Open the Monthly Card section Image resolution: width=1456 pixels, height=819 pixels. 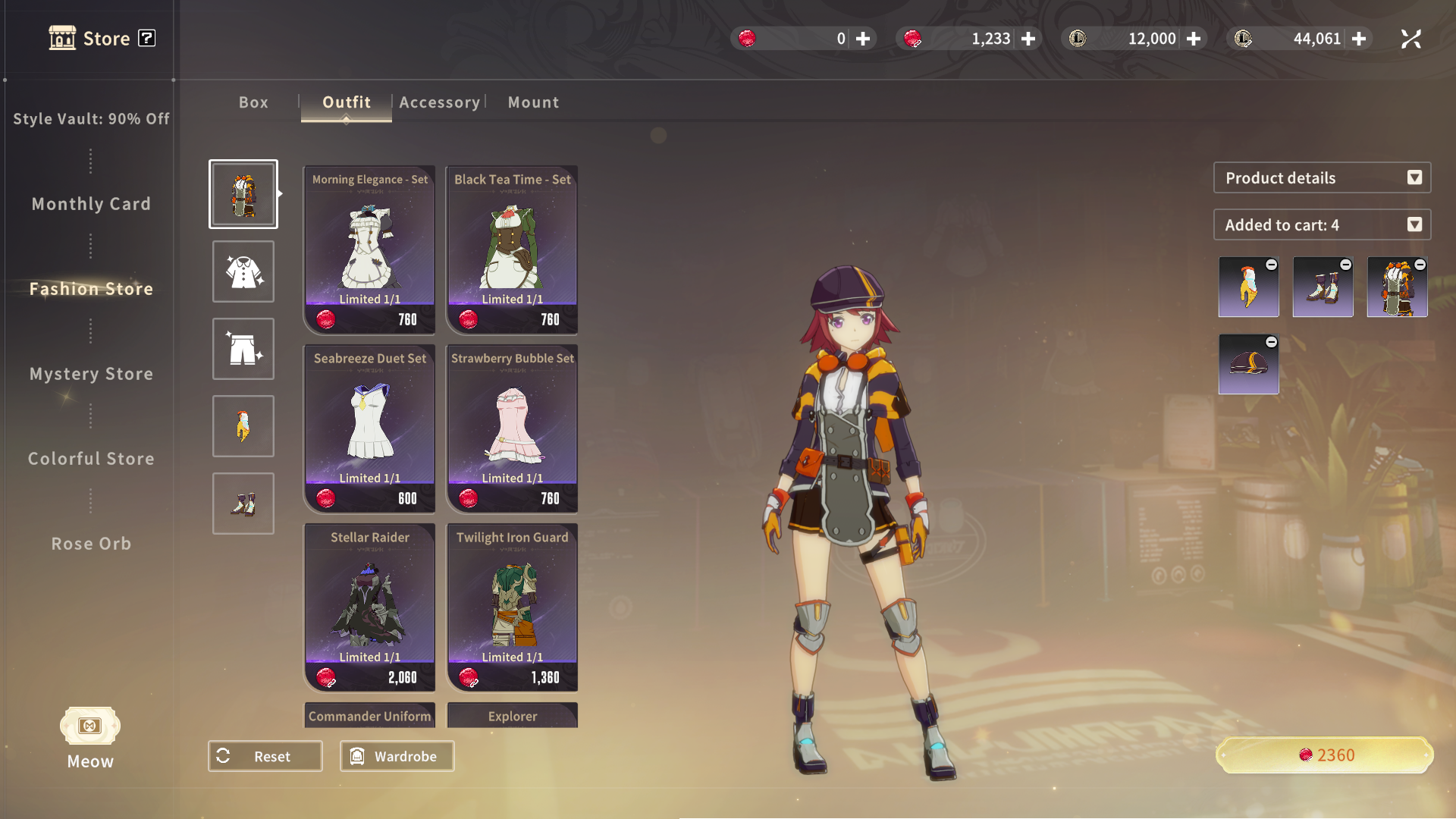[x=91, y=204]
